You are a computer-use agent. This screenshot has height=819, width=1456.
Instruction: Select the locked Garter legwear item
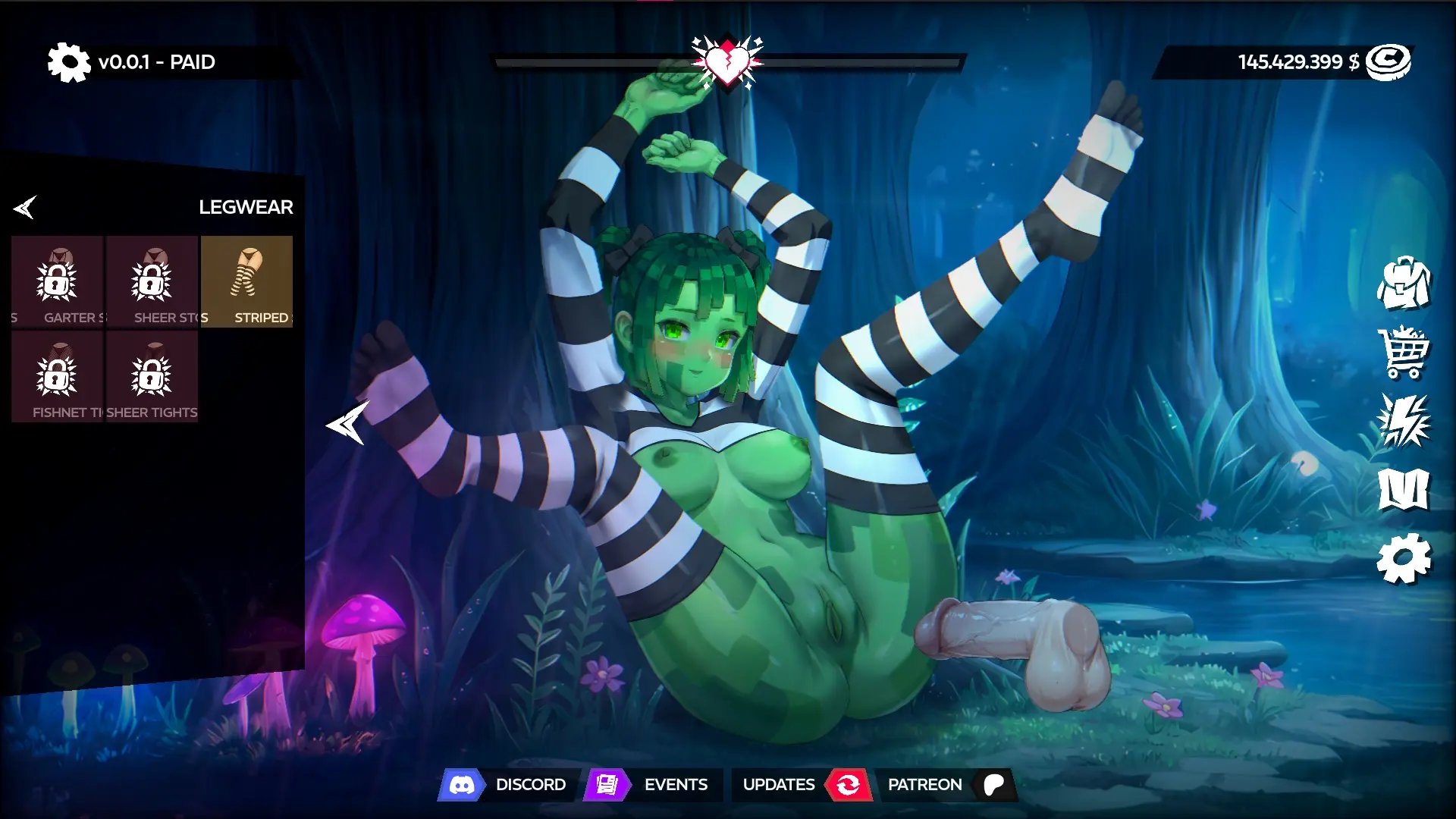[x=58, y=281]
